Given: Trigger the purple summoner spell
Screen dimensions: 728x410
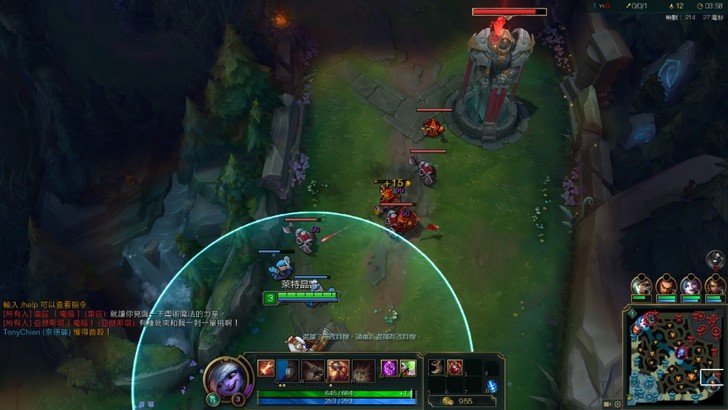Looking at the screenshot, I should tap(389, 369).
